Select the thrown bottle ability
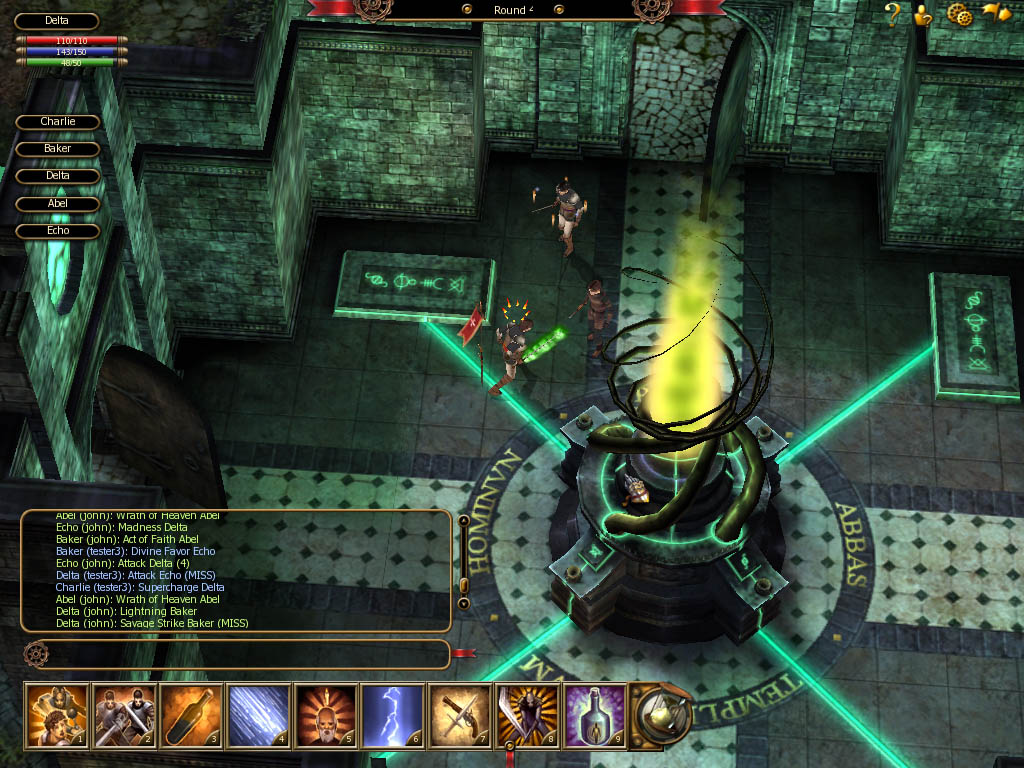 [191, 714]
